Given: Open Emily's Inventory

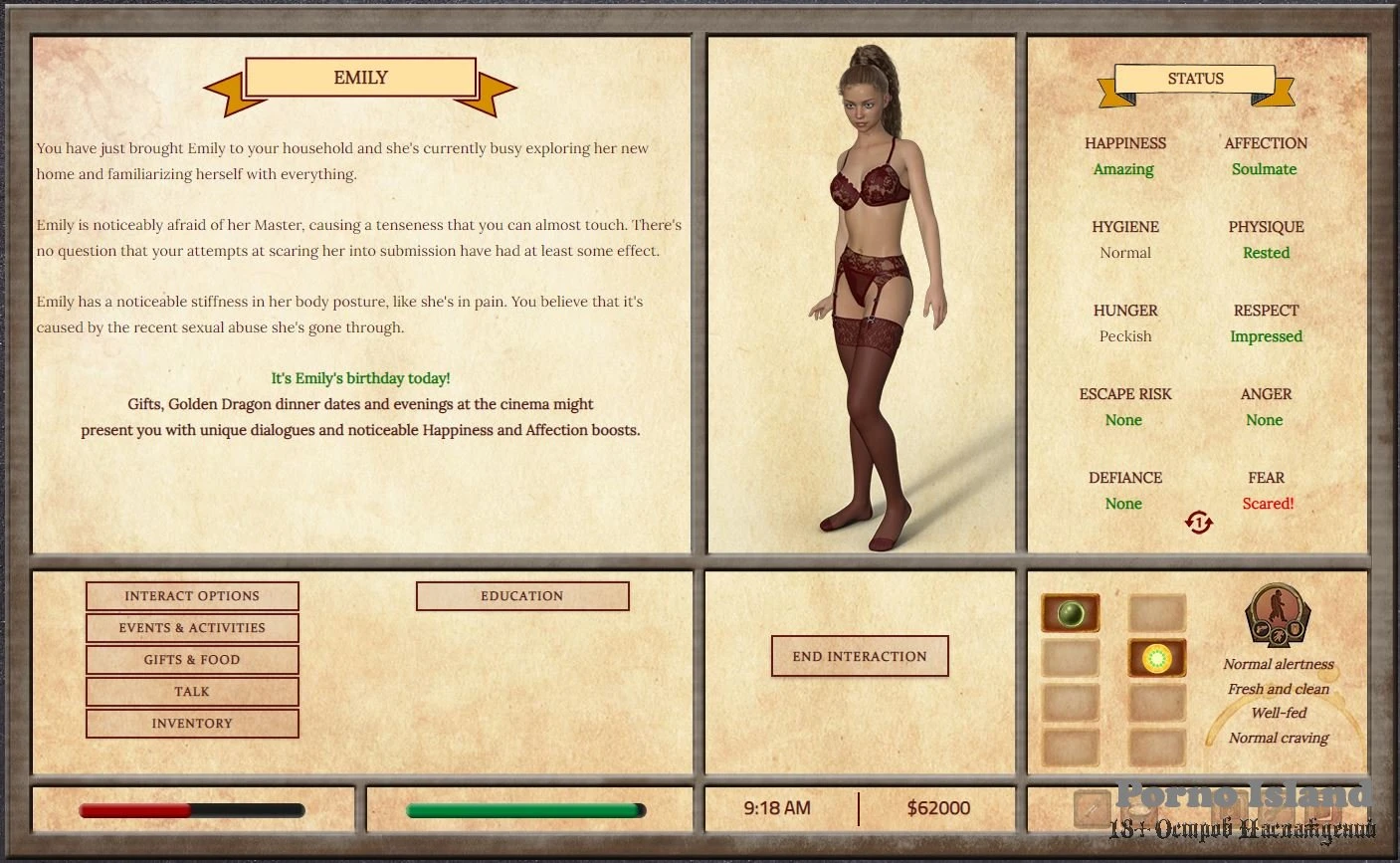Looking at the screenshot, I should pos(192,724).
